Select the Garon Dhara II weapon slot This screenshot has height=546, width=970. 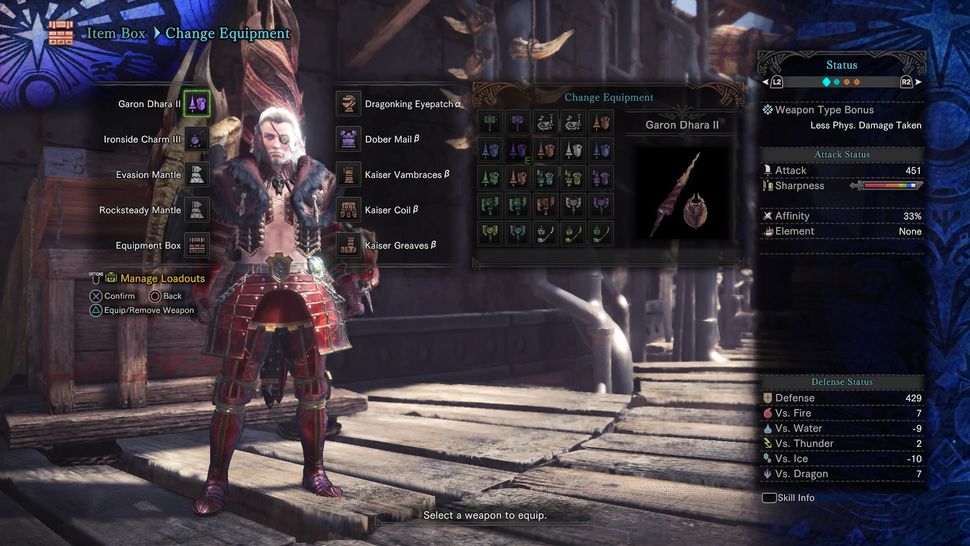click(x=197, y=104)
